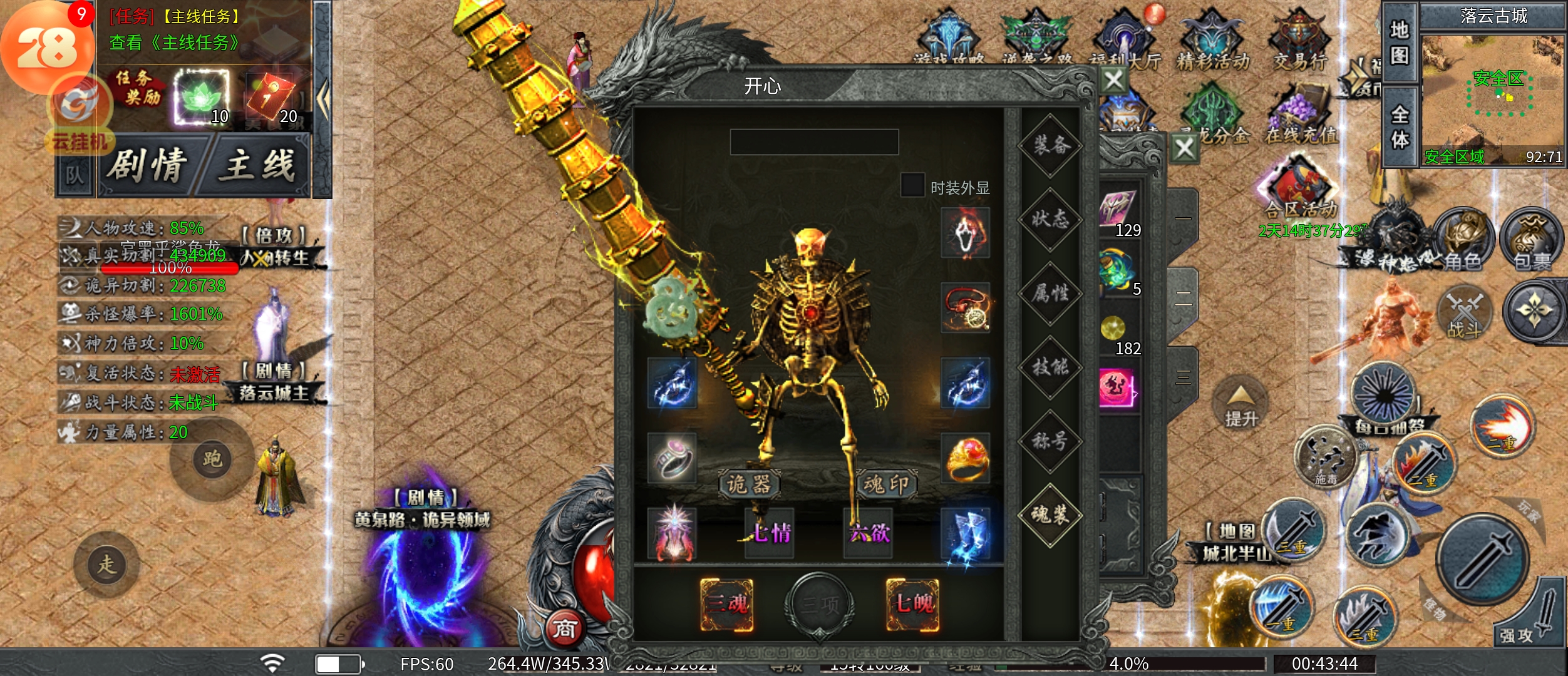Open the 地图 map button
The width and height of the screenshot is (1568, 676).
pyautogui.click(x=1400, y=44)
